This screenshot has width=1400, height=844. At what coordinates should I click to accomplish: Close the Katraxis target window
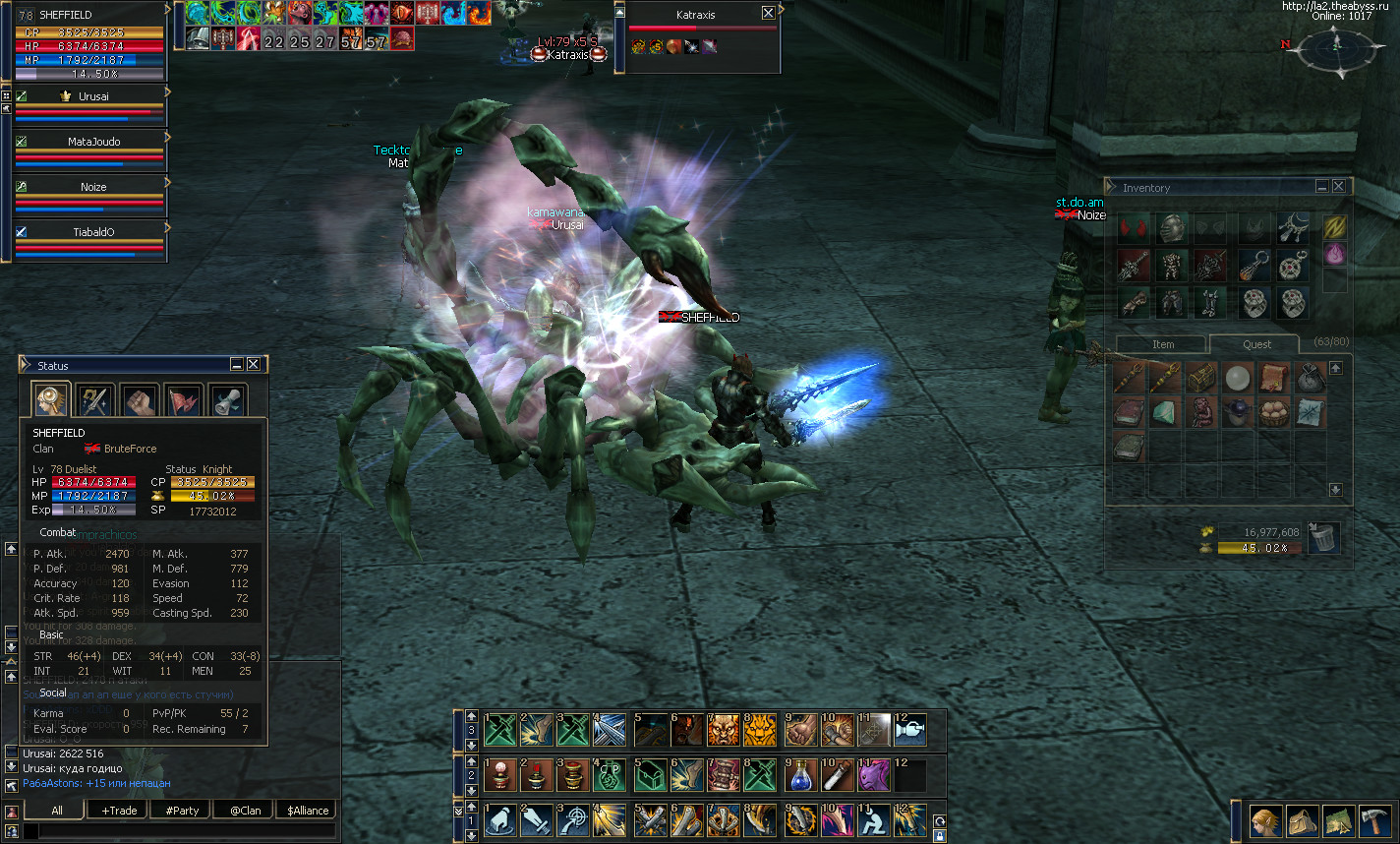(x=768, y=13)
